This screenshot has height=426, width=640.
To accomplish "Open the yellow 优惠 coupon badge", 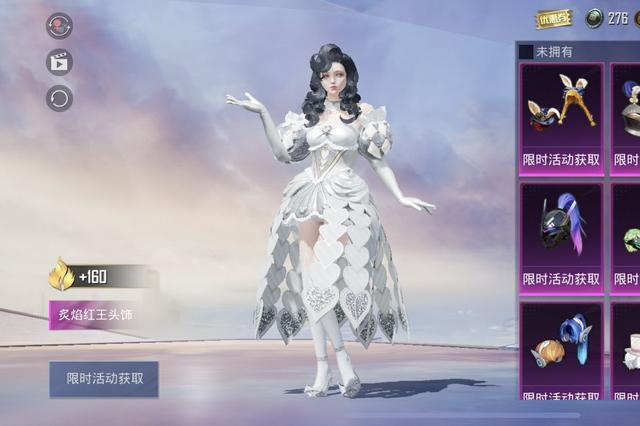I will pos(555,18).
